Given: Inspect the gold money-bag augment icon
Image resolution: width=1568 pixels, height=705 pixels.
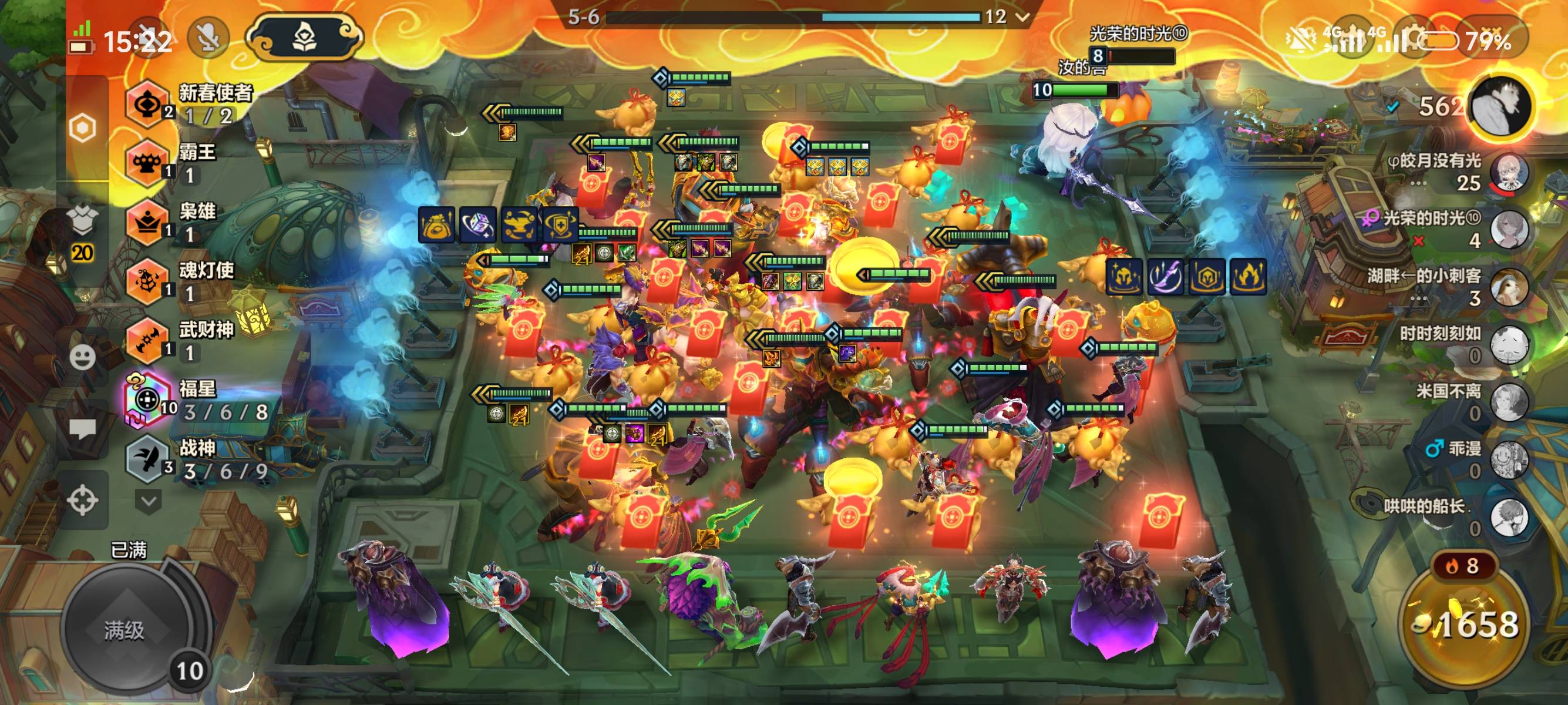Looking at the screenshot, I should (436, 224).
